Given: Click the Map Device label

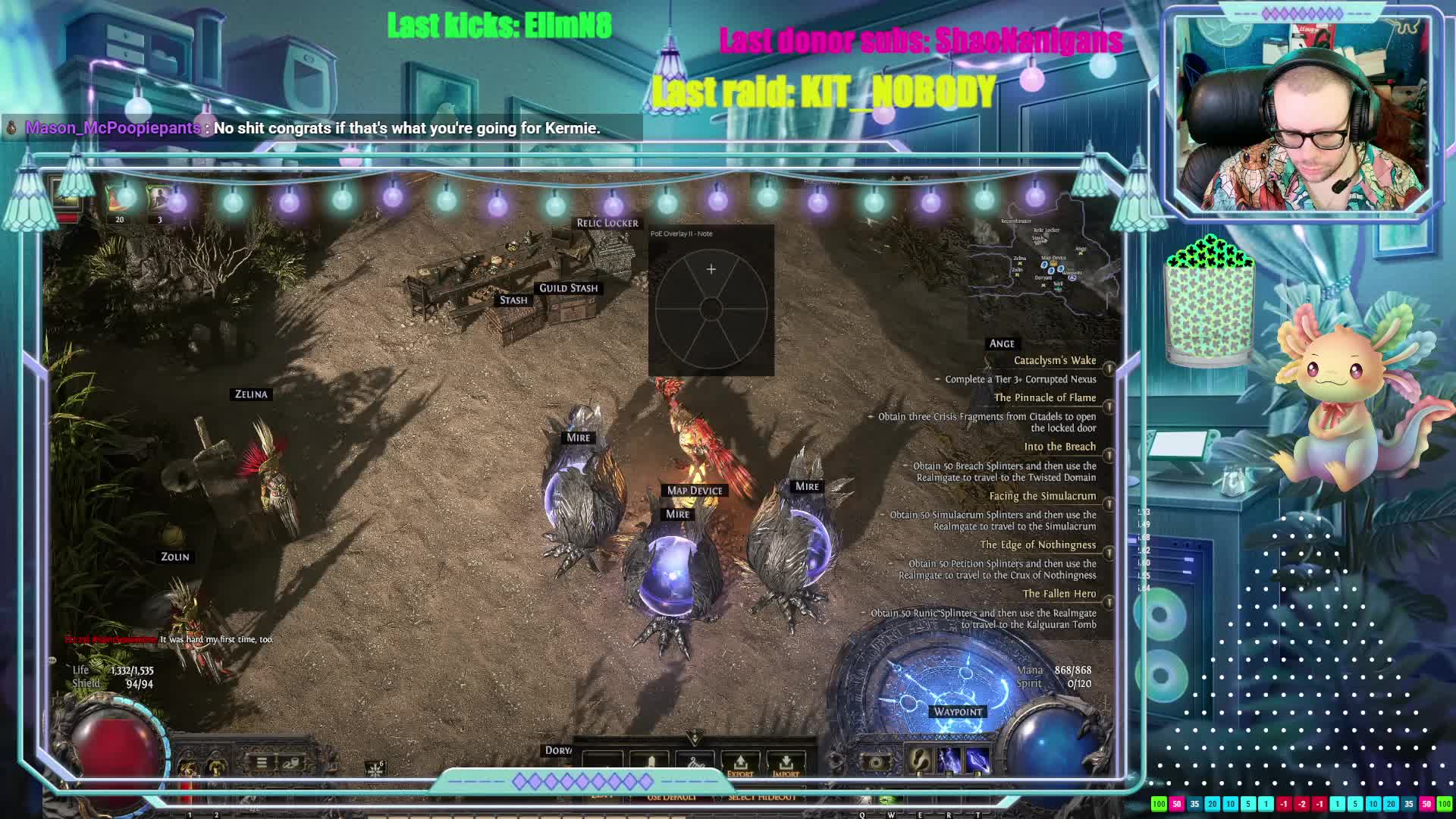Looking at the screenshot, I should (x=695, y=491).
